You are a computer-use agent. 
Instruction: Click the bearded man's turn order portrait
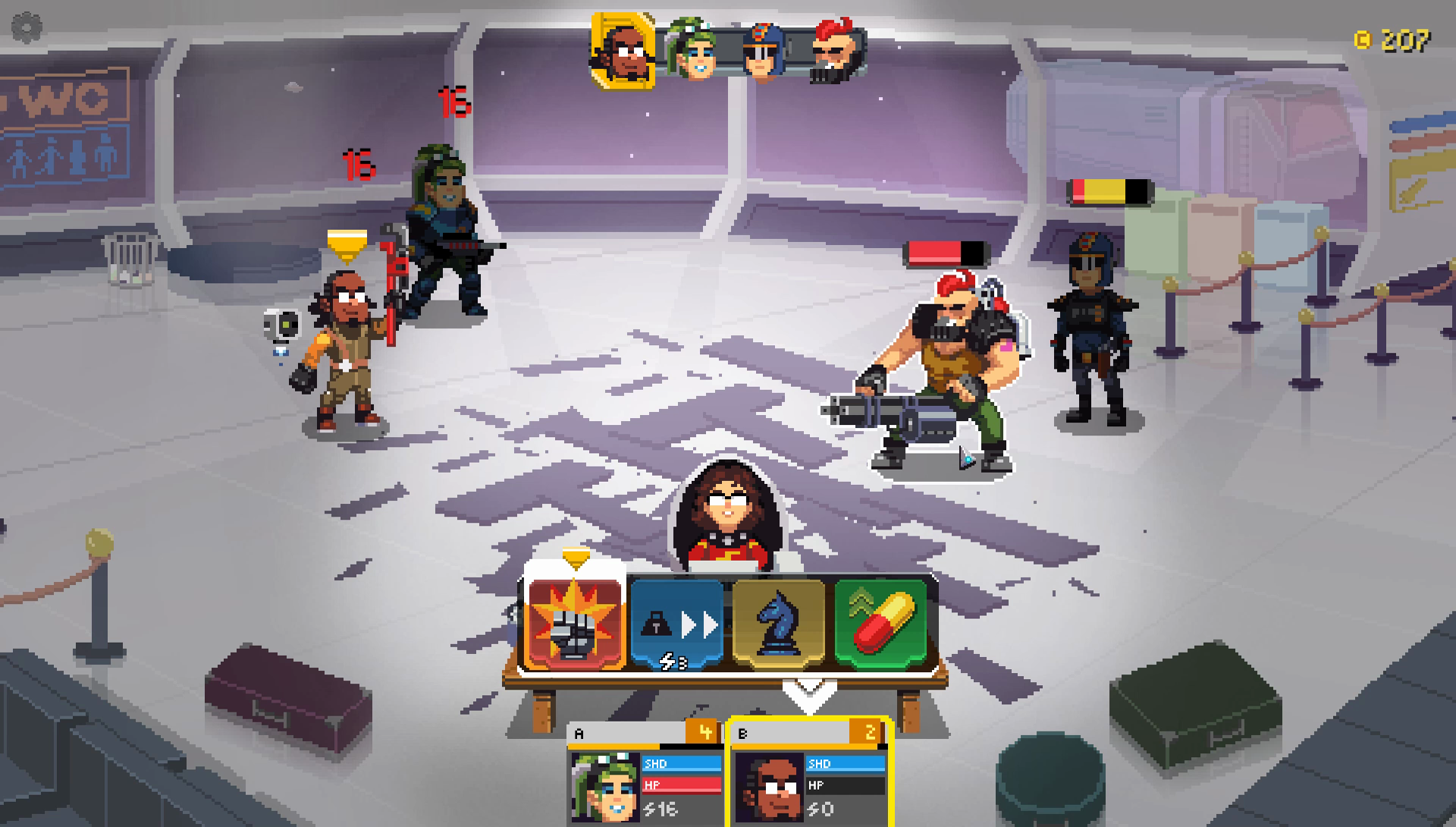tap(623, 50)
